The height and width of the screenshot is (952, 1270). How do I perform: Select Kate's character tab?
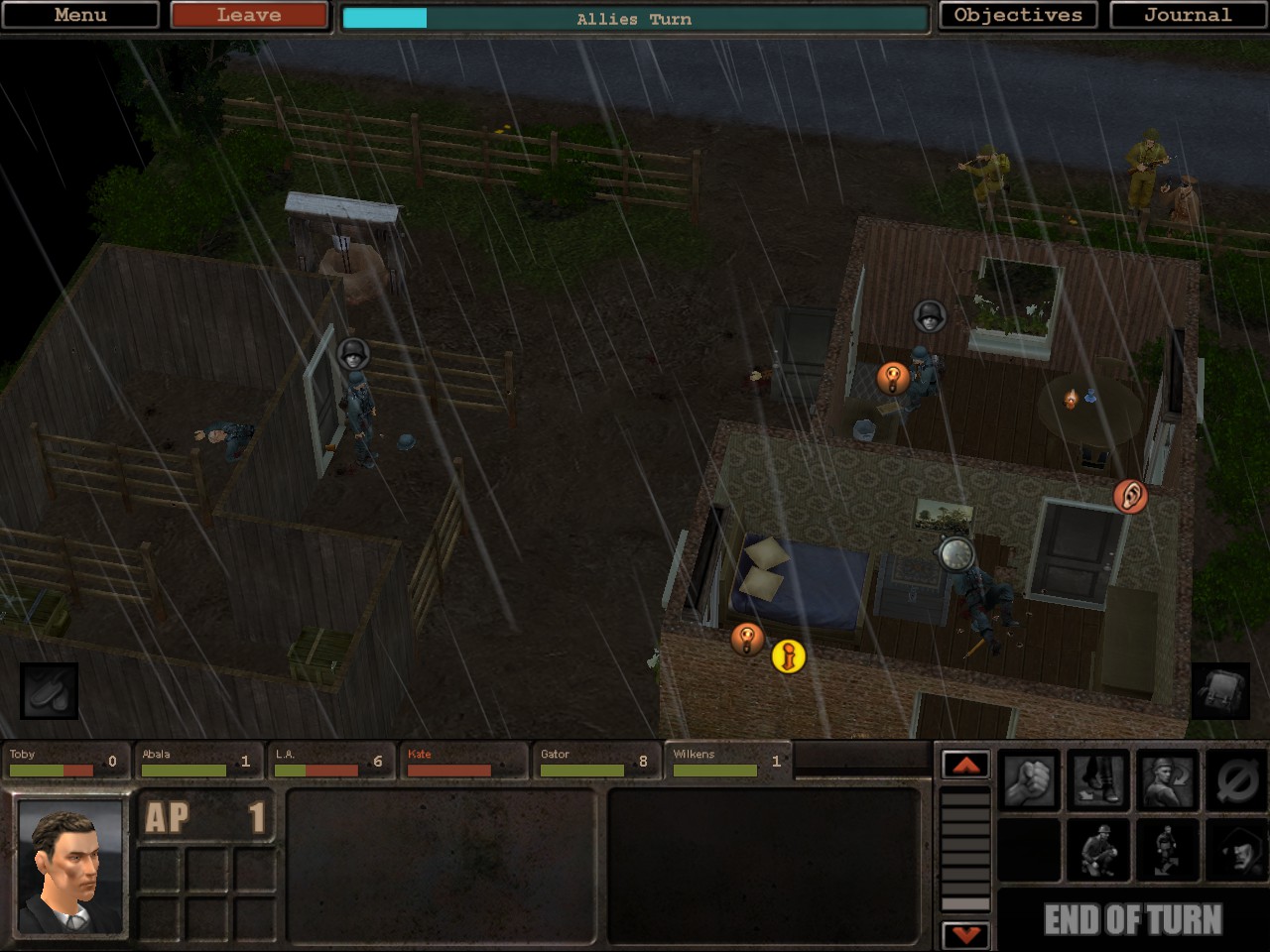point(462,762)
